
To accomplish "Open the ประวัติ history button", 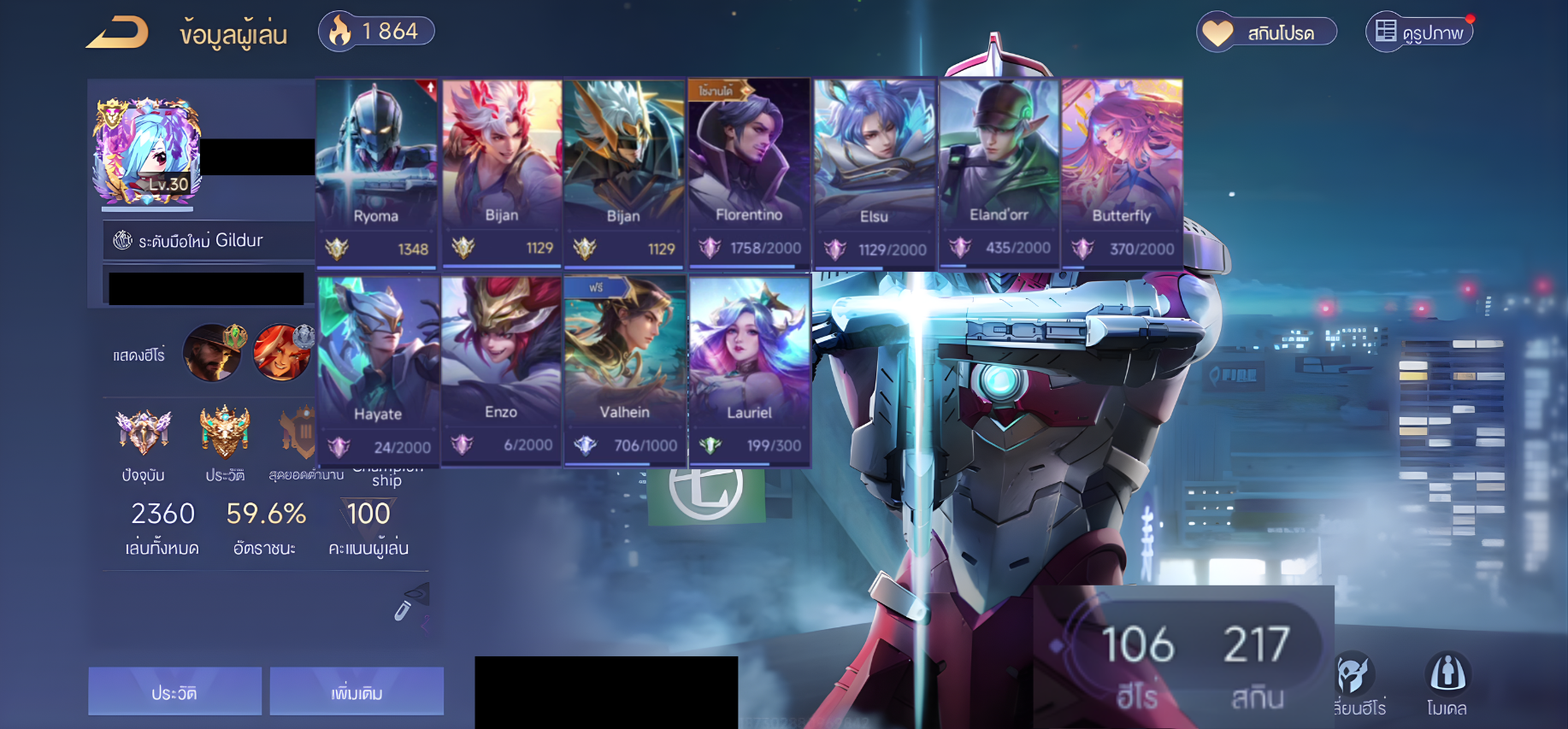I will tap(174, 691).
